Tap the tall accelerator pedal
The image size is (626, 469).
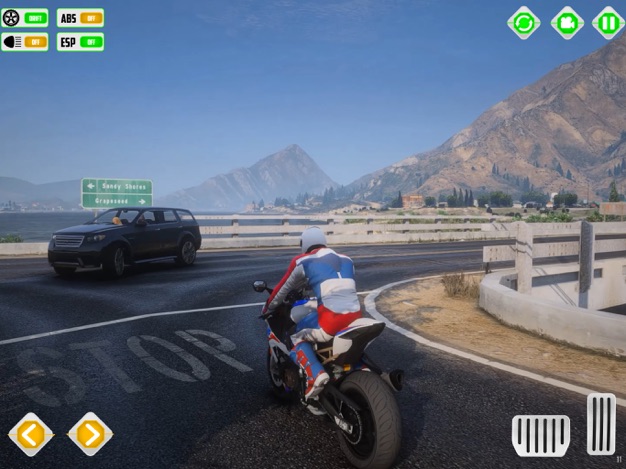pyautogui.click(x=601, y=424)
